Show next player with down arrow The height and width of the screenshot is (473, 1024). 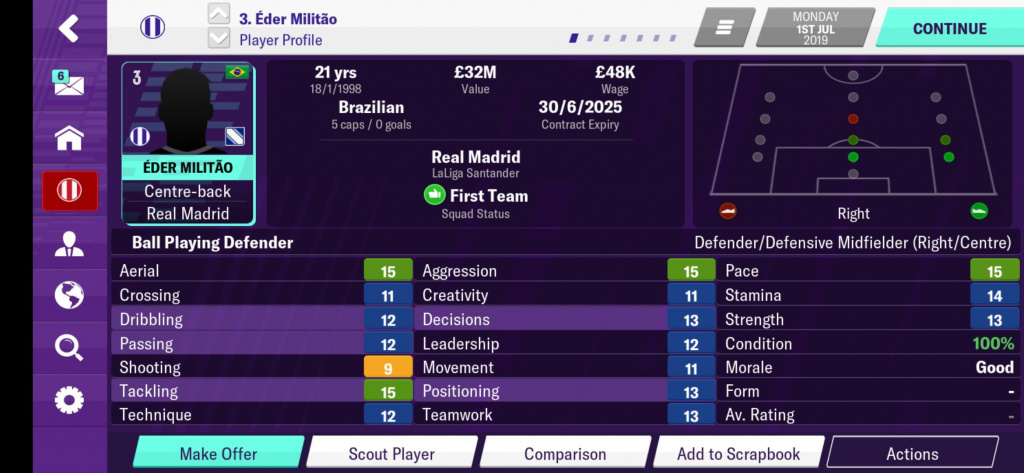tap(219, 39)
